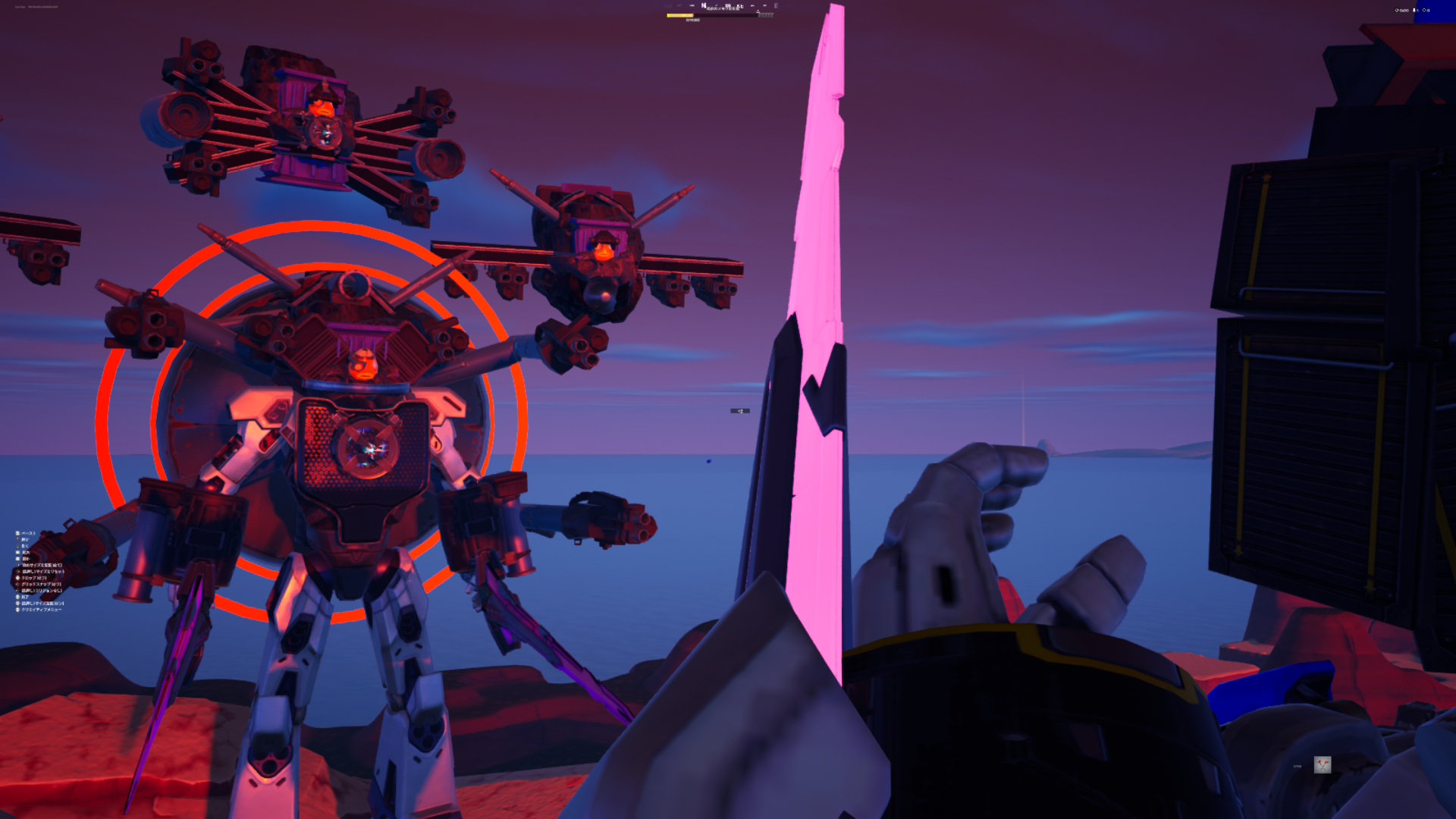The height and width of the screenshot is (819, 1456).
Task: Select the crossed red axes hotbar slot
Action: [x=1323, y=764]
